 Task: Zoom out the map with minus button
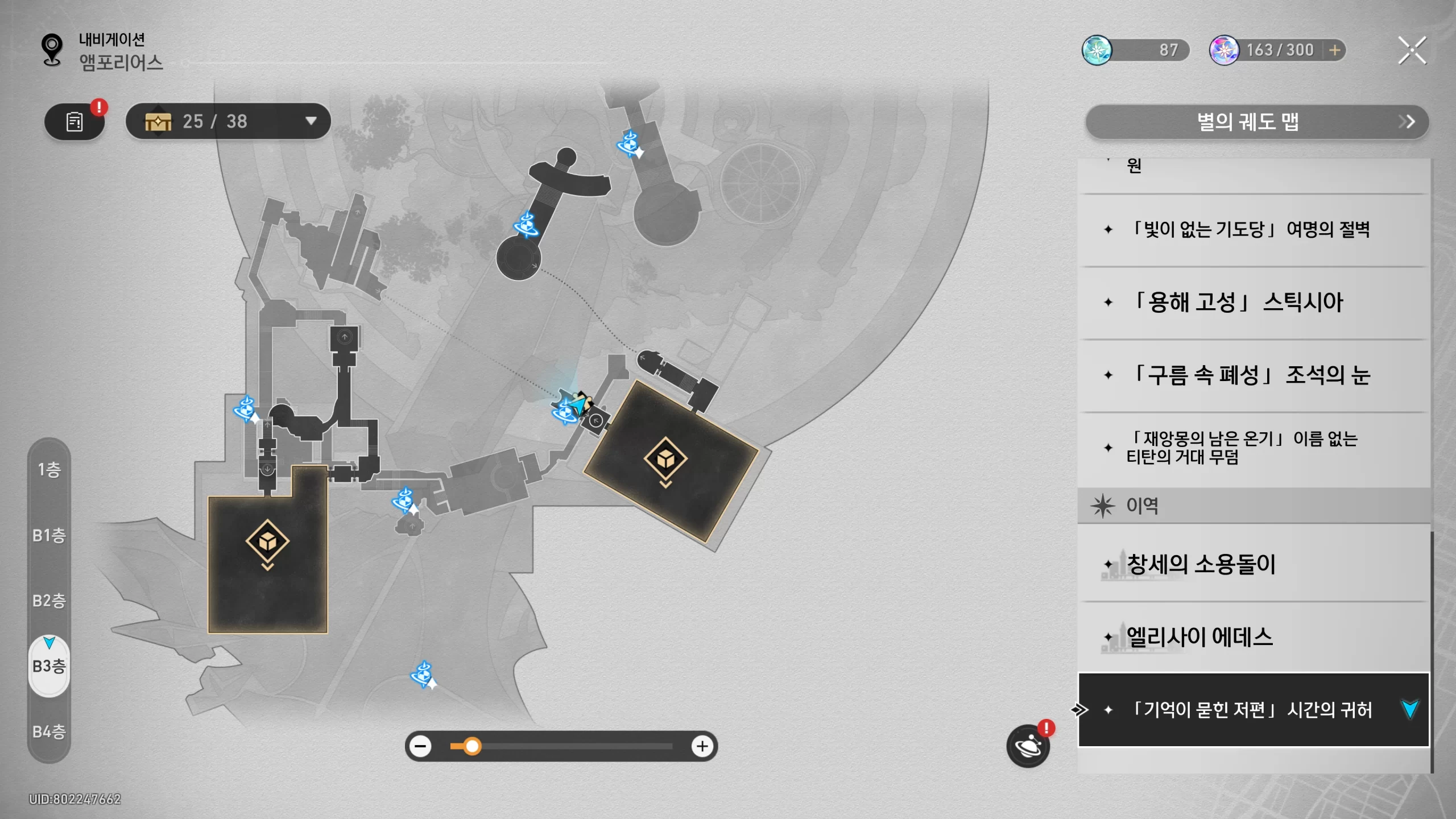[x=421, y=746]
